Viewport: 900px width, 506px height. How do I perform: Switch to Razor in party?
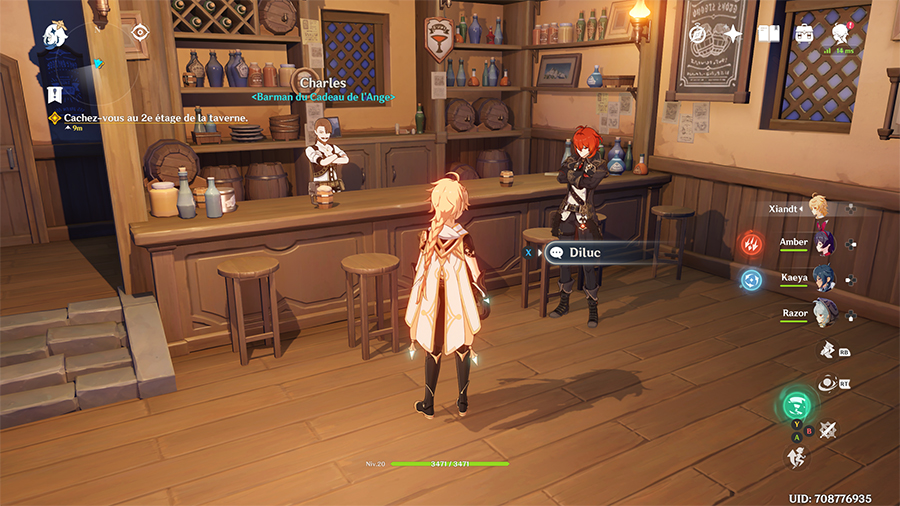click(822, 313)
